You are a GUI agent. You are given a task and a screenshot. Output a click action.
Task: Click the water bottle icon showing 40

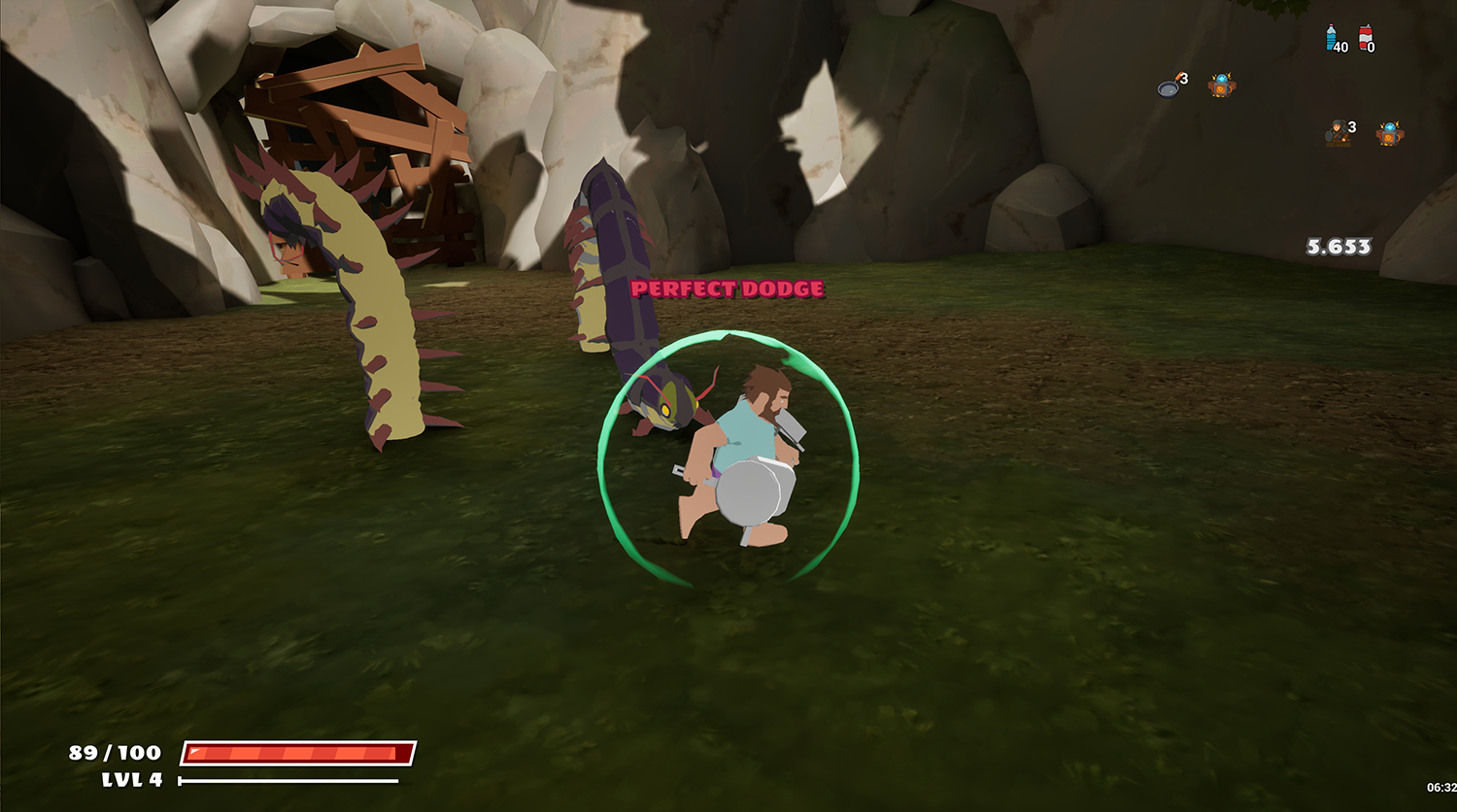tap(1331, 37)
